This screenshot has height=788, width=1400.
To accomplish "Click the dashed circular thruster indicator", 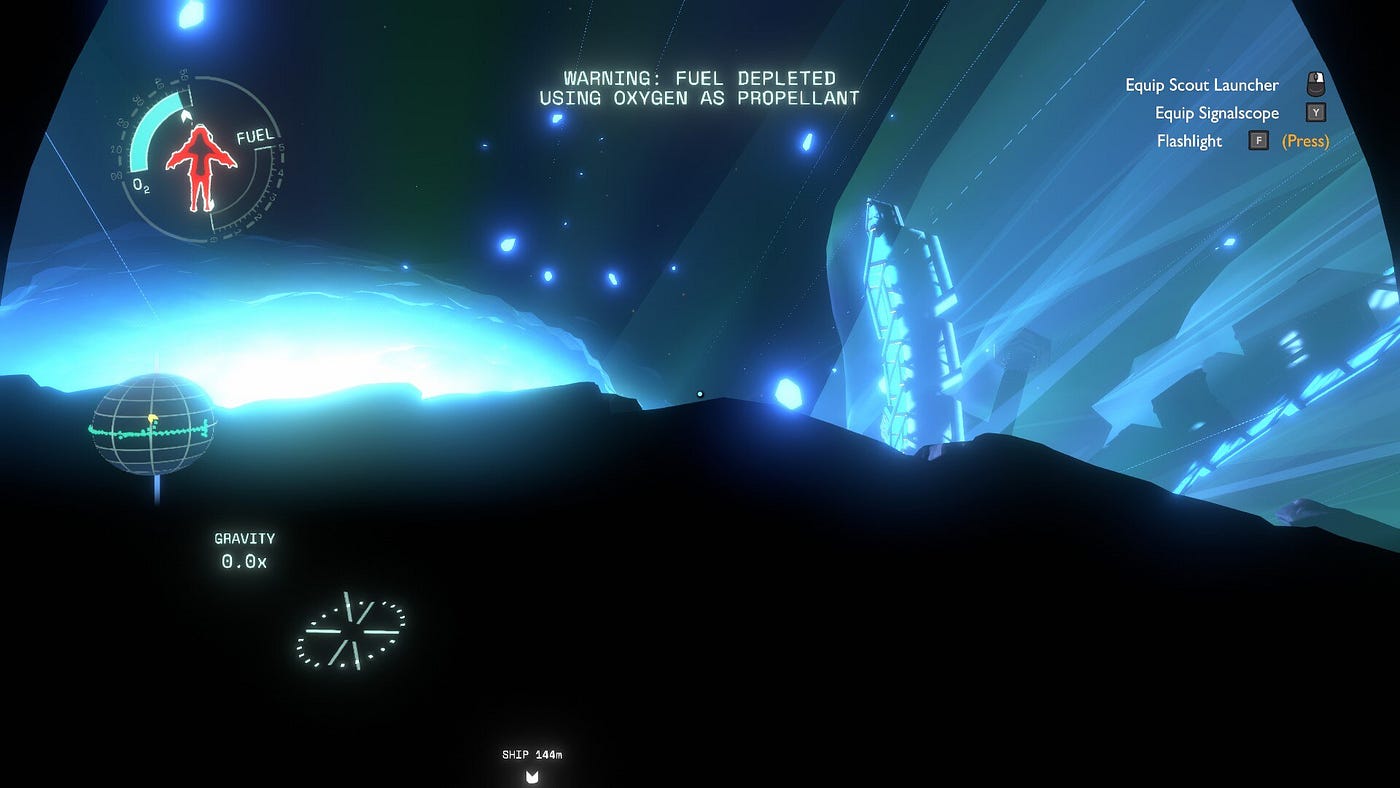I will [351, 631].
